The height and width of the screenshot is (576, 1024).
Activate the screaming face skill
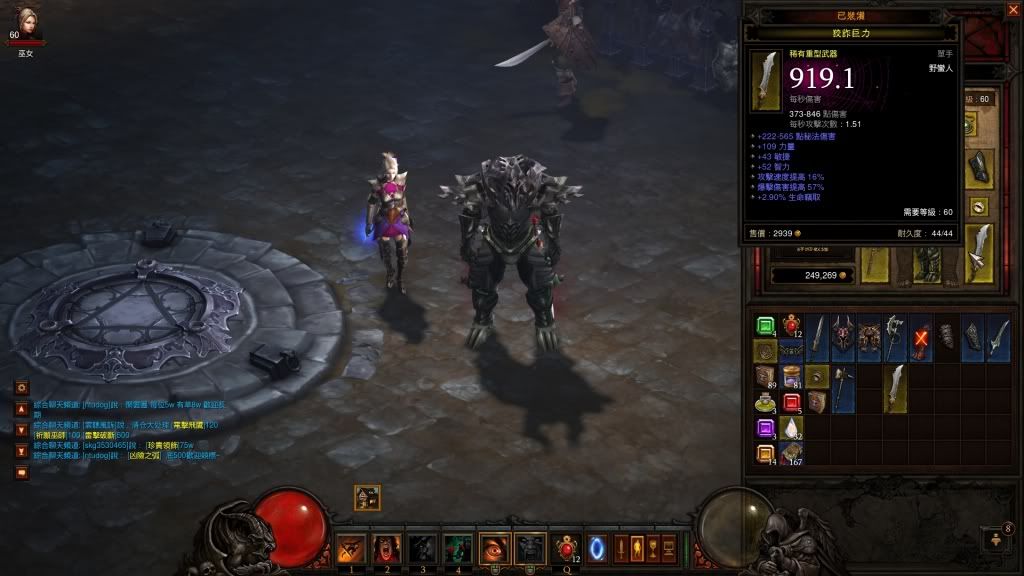pos(386,548)
